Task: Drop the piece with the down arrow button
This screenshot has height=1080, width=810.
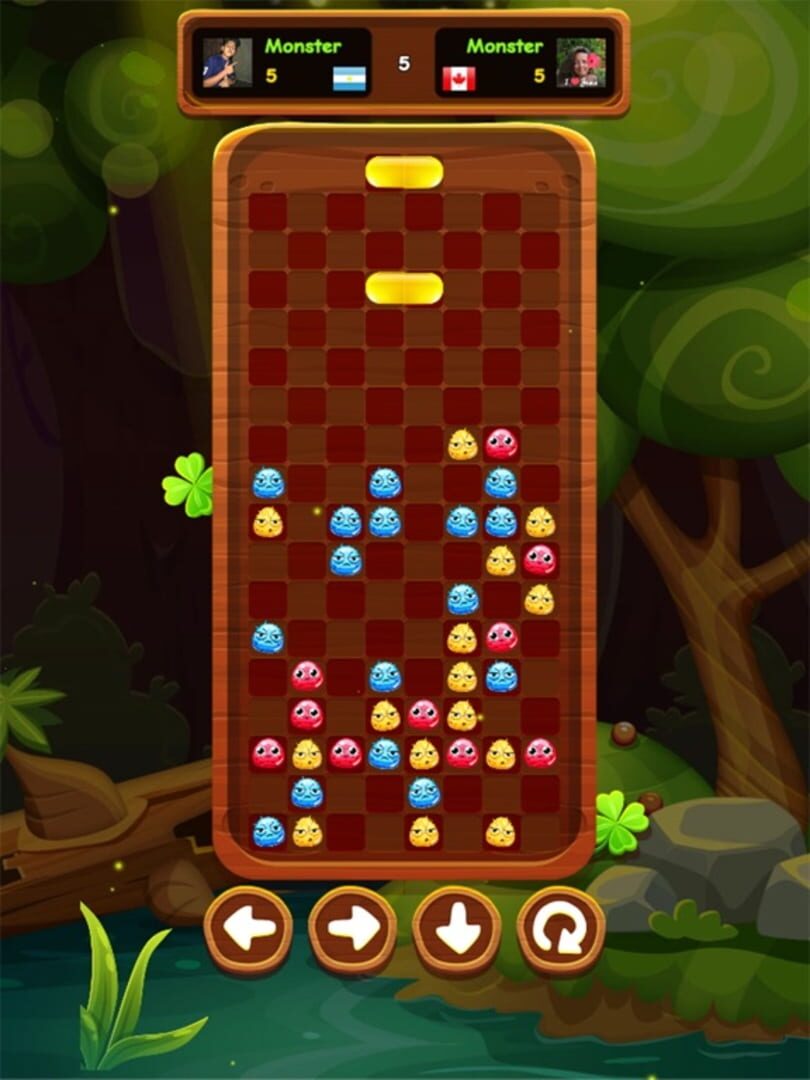Action: coord(457,930)
